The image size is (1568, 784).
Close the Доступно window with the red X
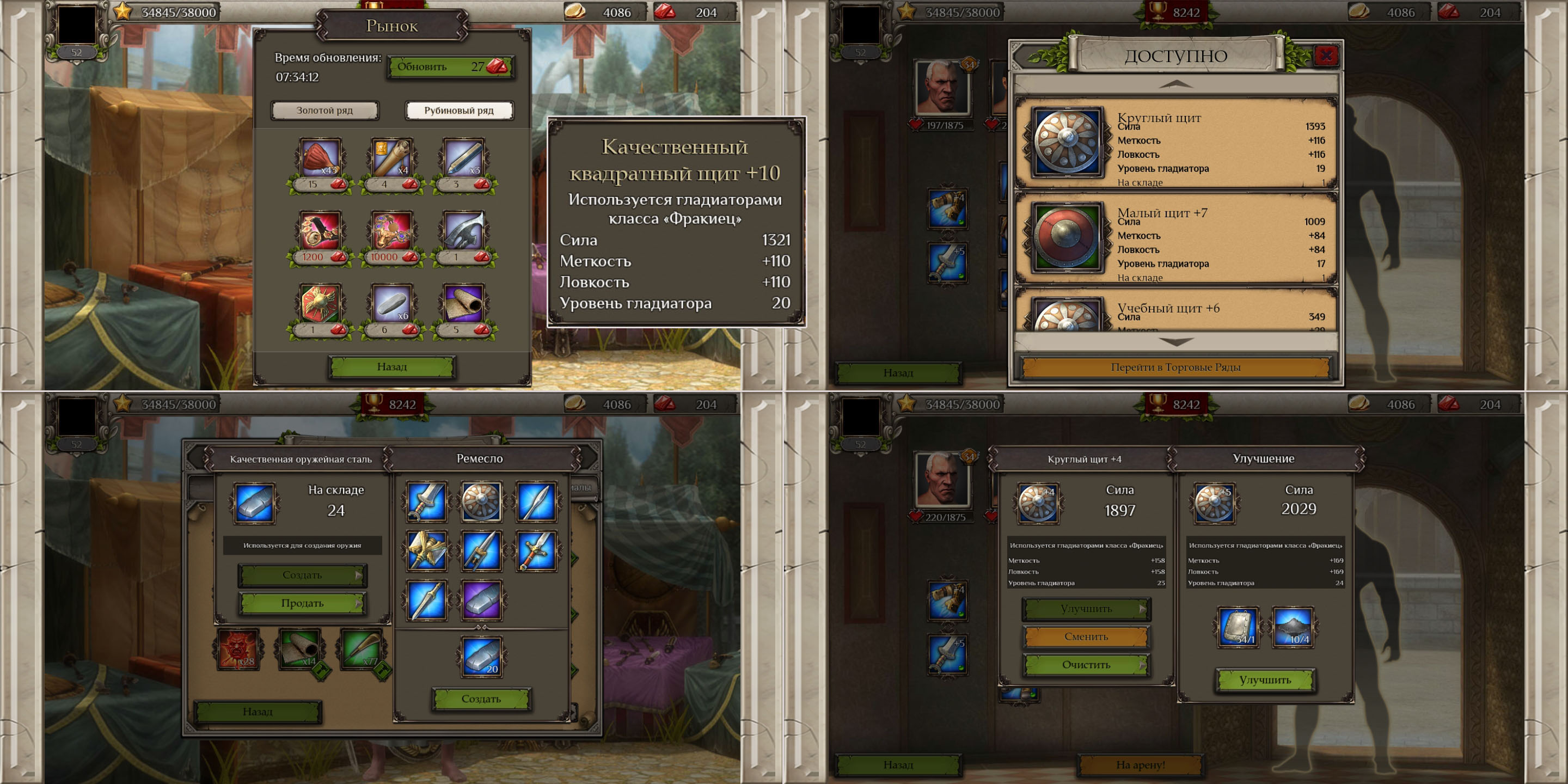[1326, 56]
